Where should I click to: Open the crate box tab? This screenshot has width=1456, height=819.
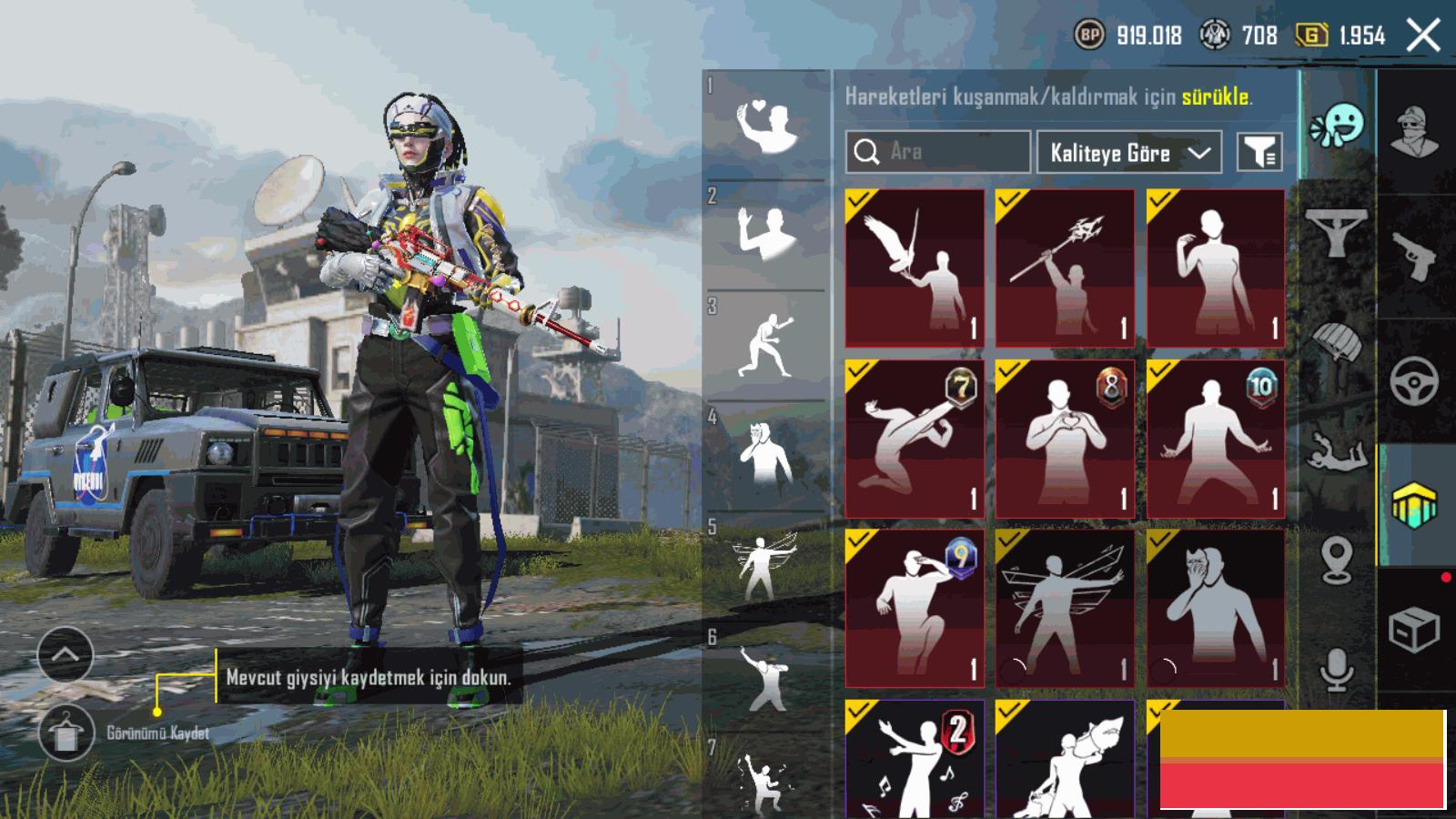(1414, 630)
